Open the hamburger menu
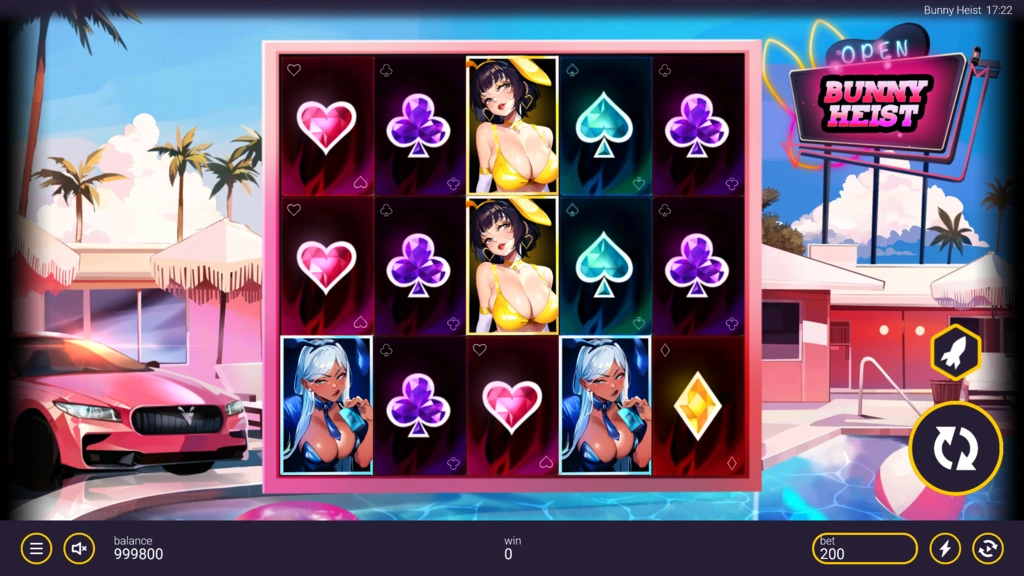 (x=36, y=548)
